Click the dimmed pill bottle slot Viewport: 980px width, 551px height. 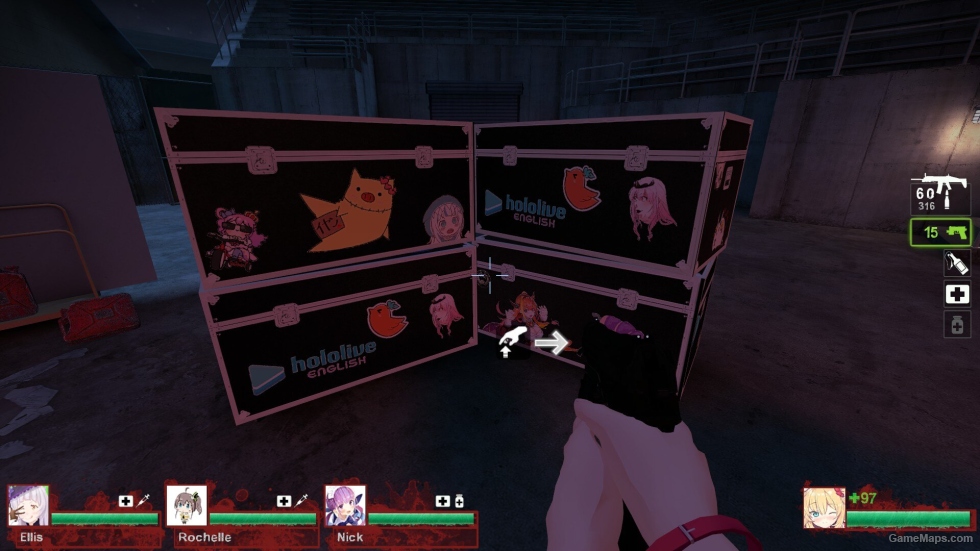click(957, 324)
